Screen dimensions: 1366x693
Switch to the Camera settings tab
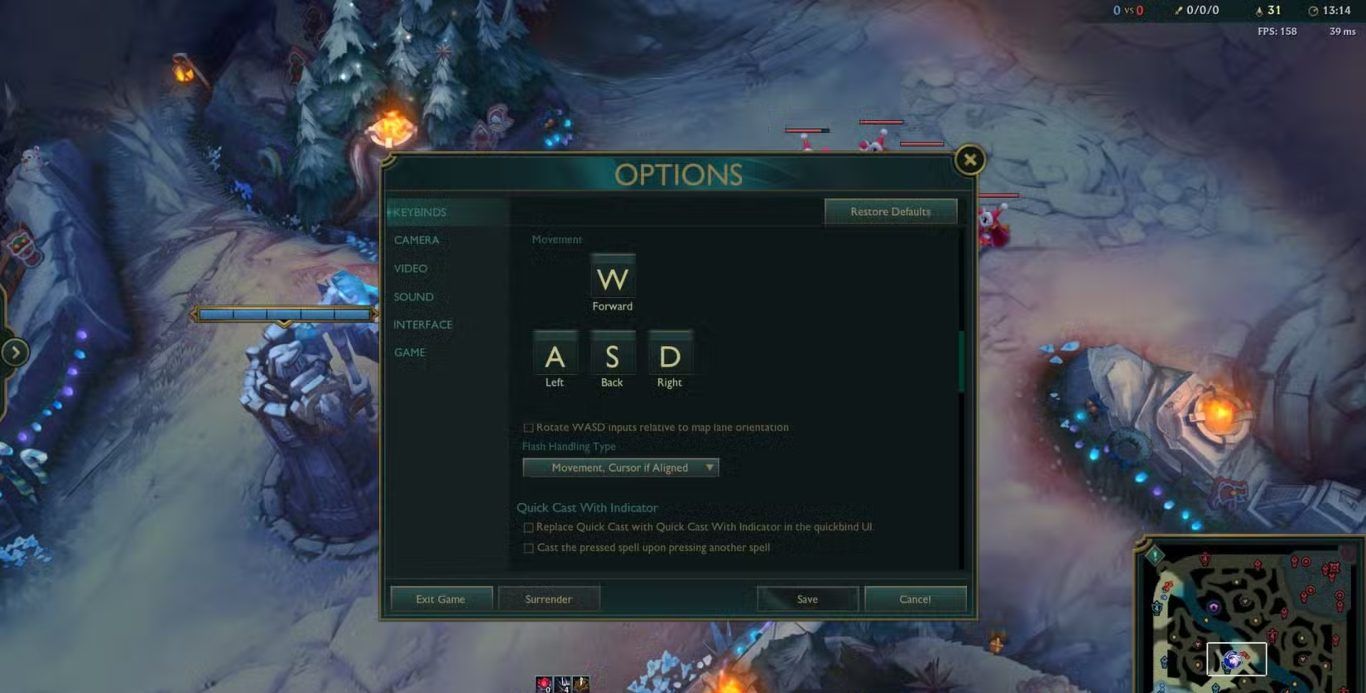pos(416,240)
